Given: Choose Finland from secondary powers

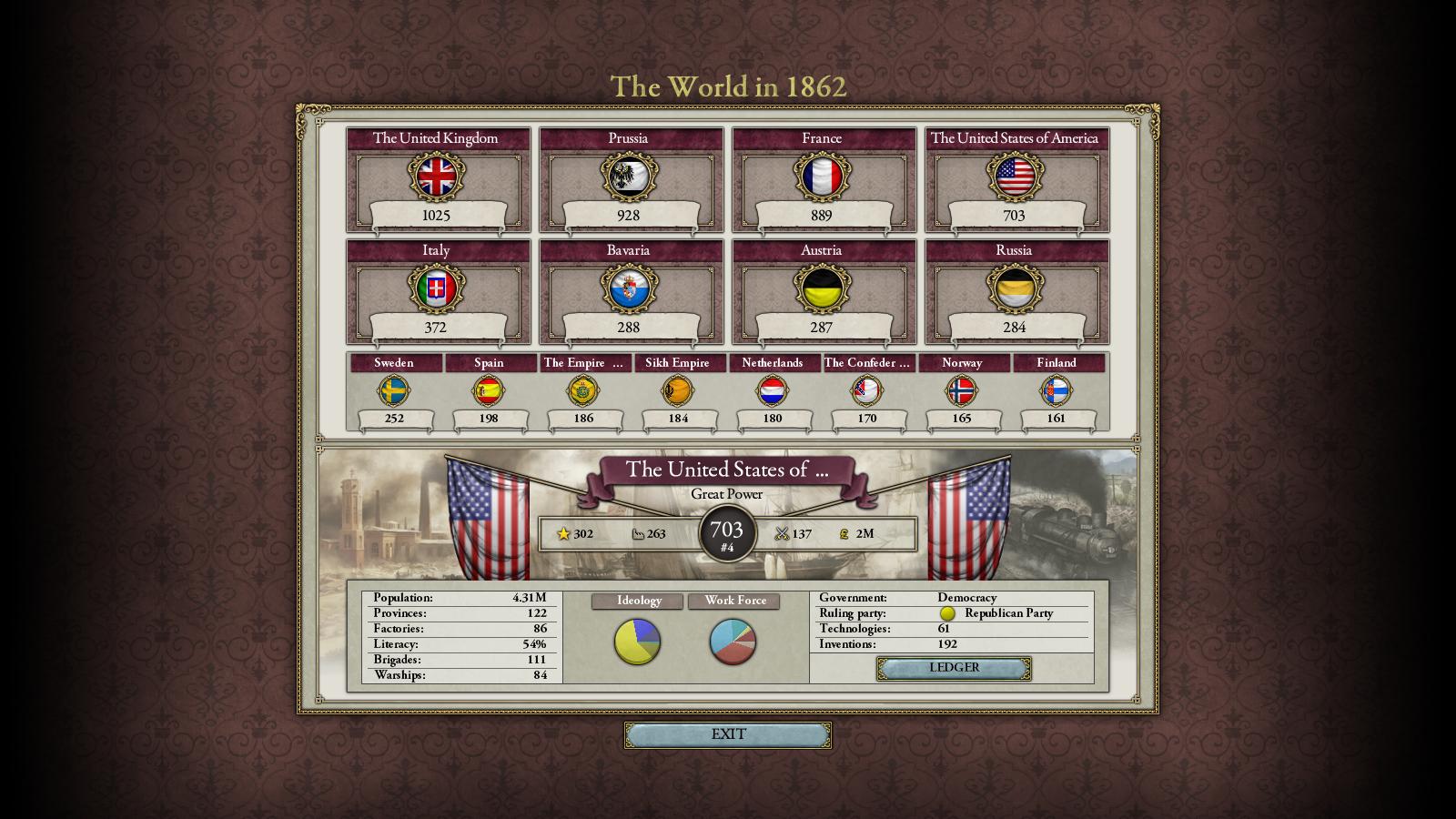Looking at the screenshot, I should click(x=1057, y=391).
